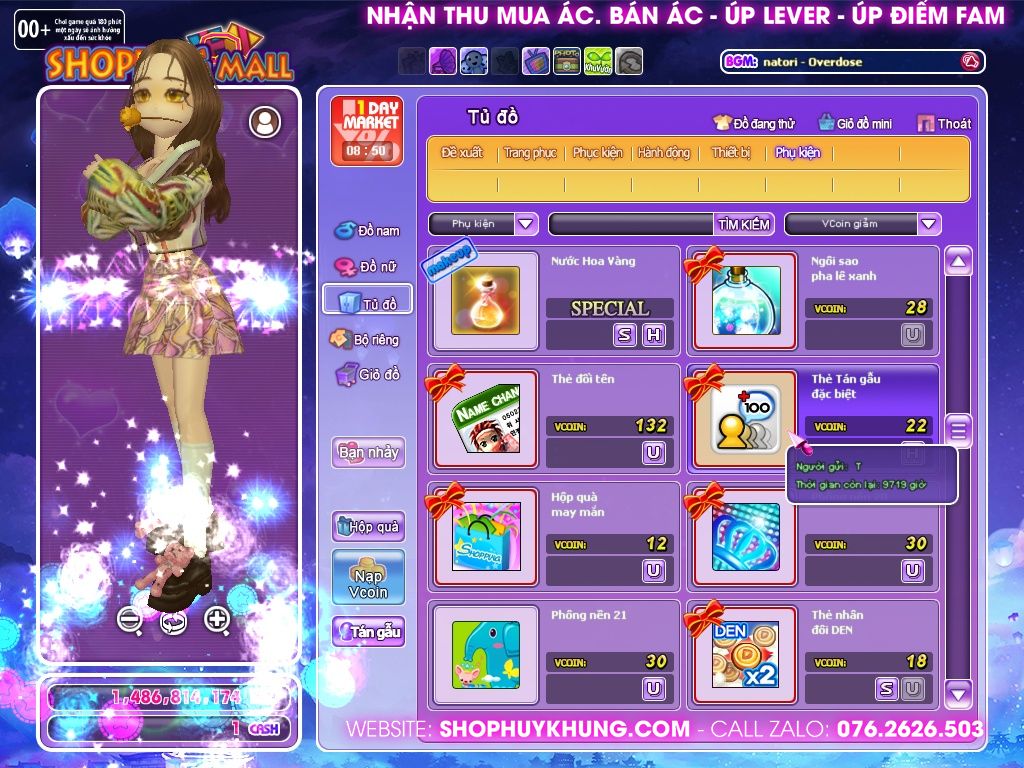Screen dimensions: 1024x768
Task: Open the VCoin giảm sort dropdown
Action: click(x=929, y=224)
